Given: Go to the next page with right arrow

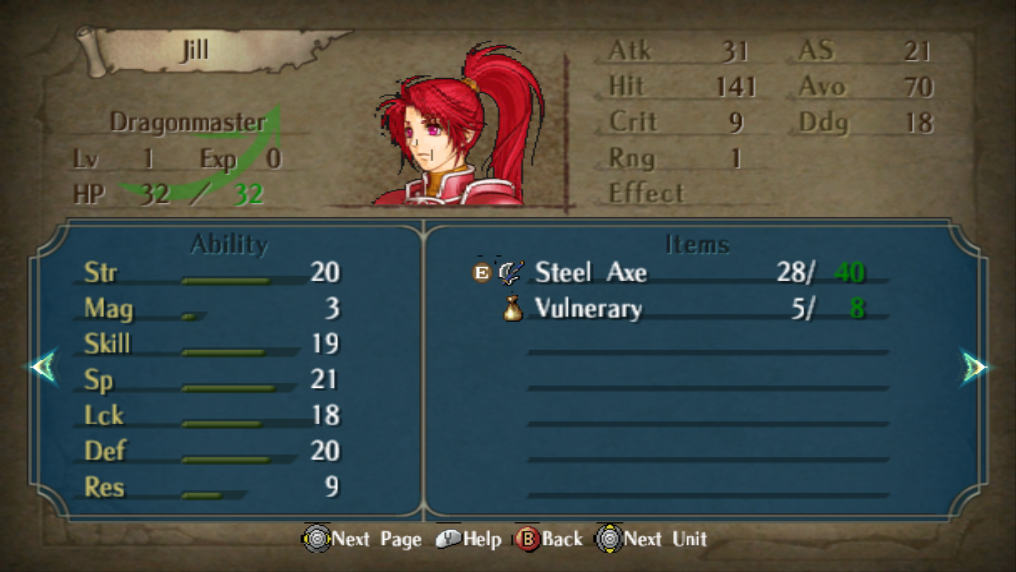Looking at the screenshot, I should 974,367.
